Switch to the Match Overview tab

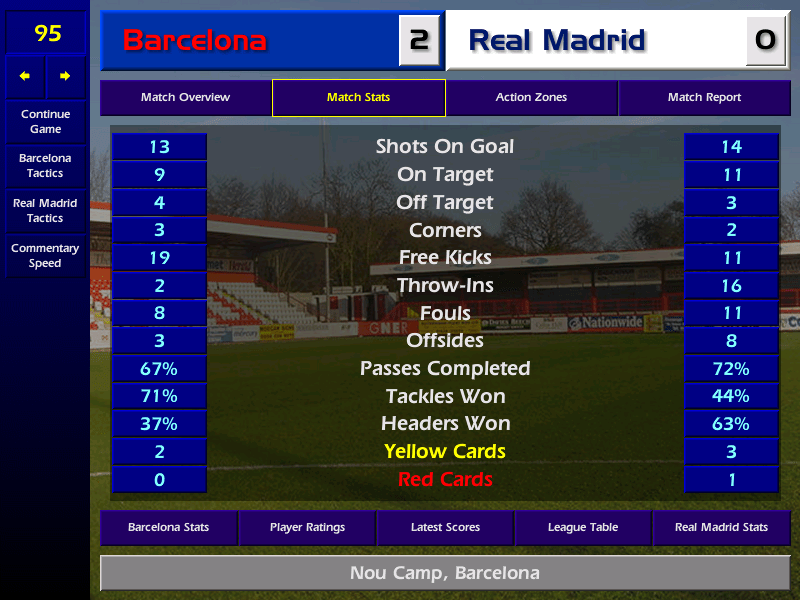[185, 98]
